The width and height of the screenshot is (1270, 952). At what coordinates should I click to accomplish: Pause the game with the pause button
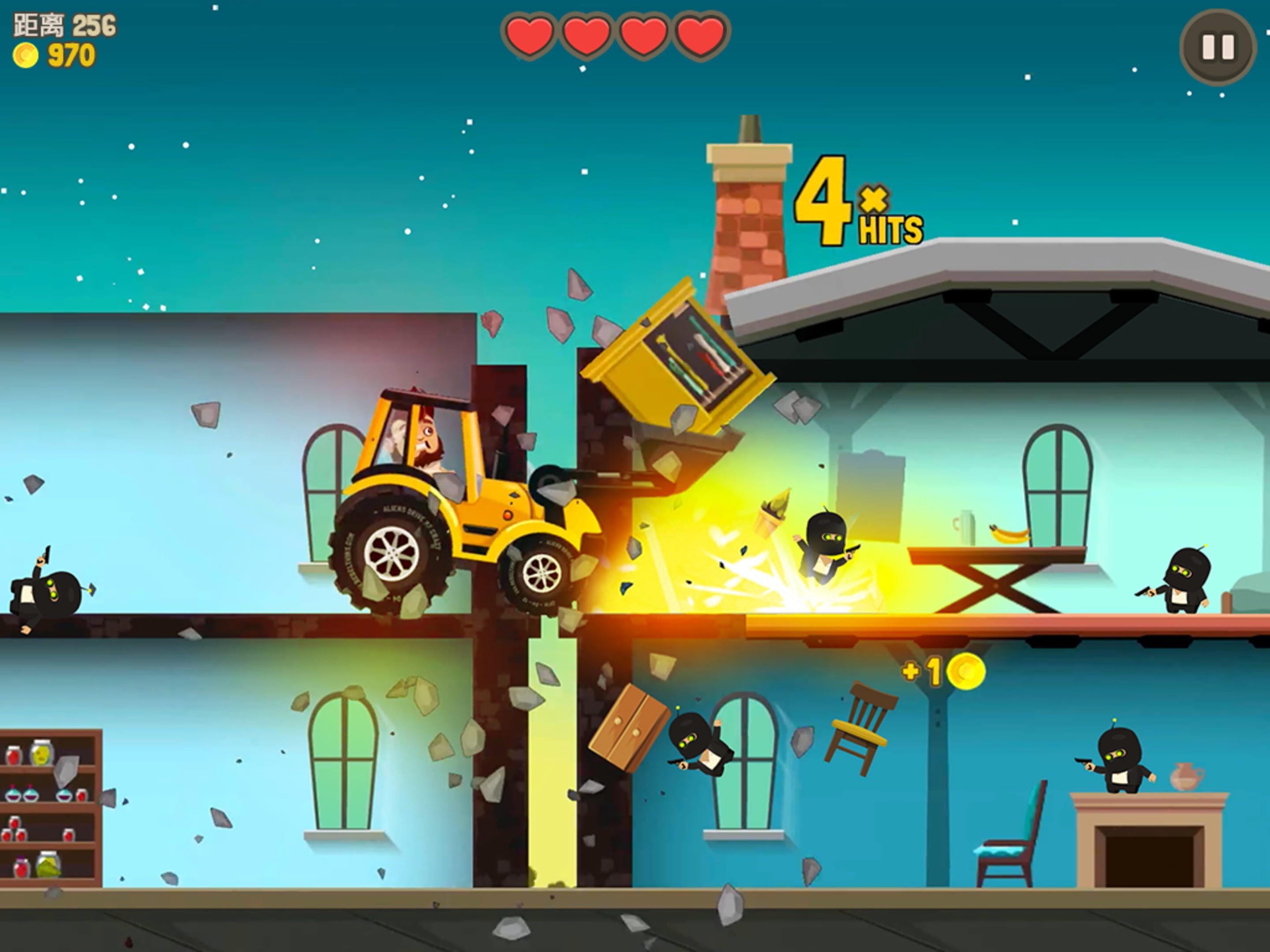(x=1218, y=48)
